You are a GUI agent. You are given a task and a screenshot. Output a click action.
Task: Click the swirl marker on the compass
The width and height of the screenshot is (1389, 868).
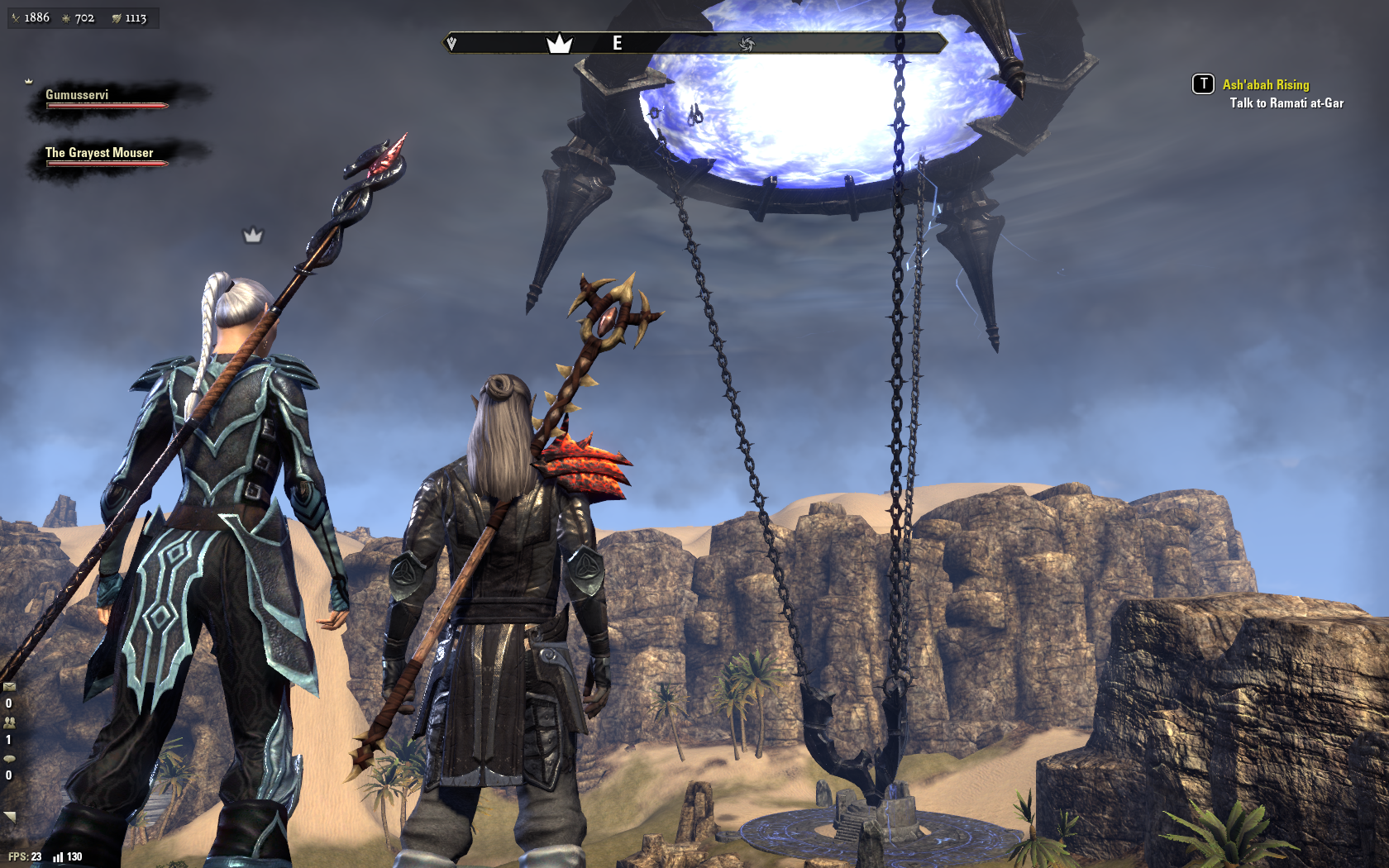[x=747, y=44]
